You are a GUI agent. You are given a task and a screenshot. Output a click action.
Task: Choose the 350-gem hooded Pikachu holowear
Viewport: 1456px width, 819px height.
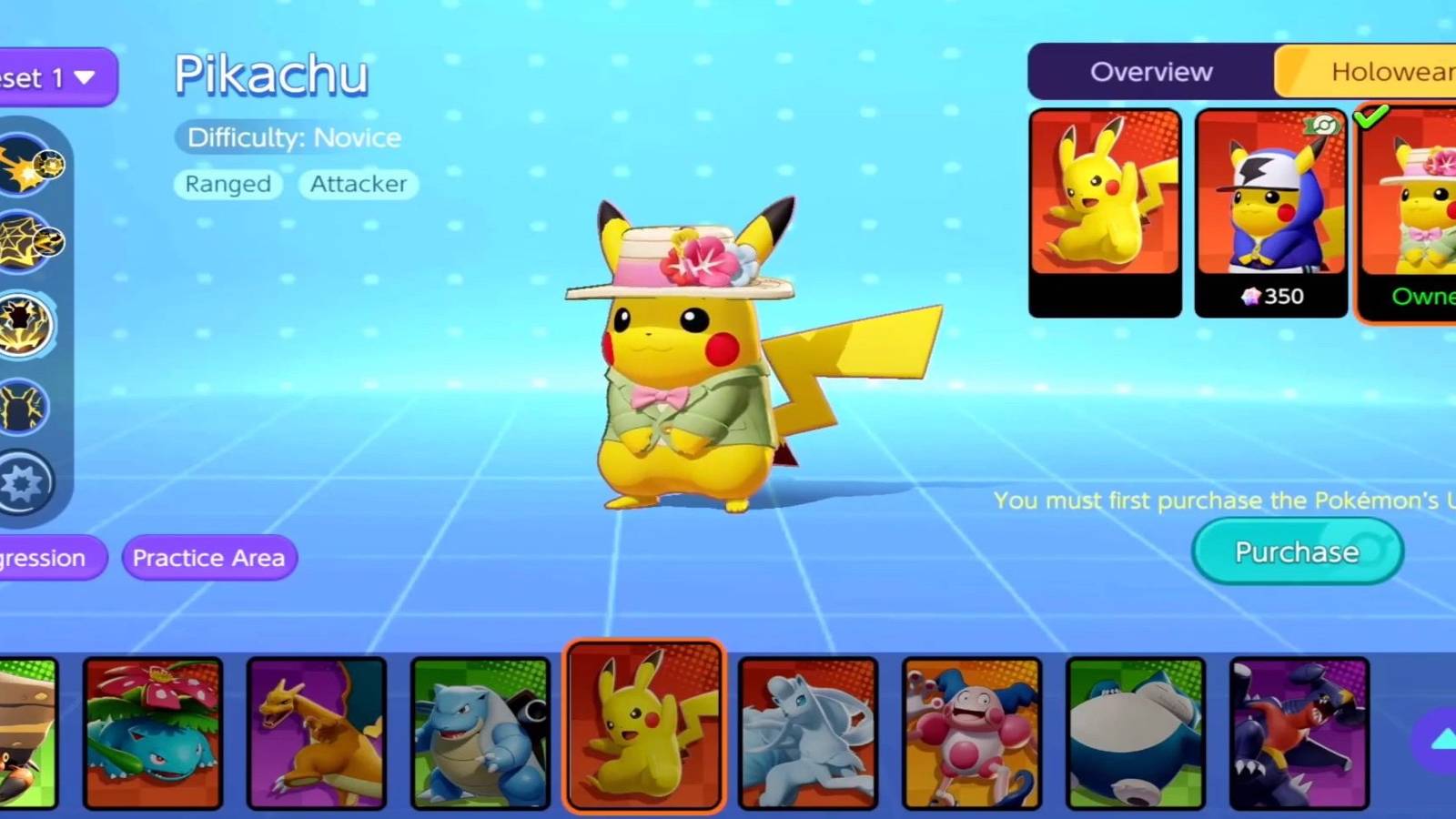tap(1270, 212)
